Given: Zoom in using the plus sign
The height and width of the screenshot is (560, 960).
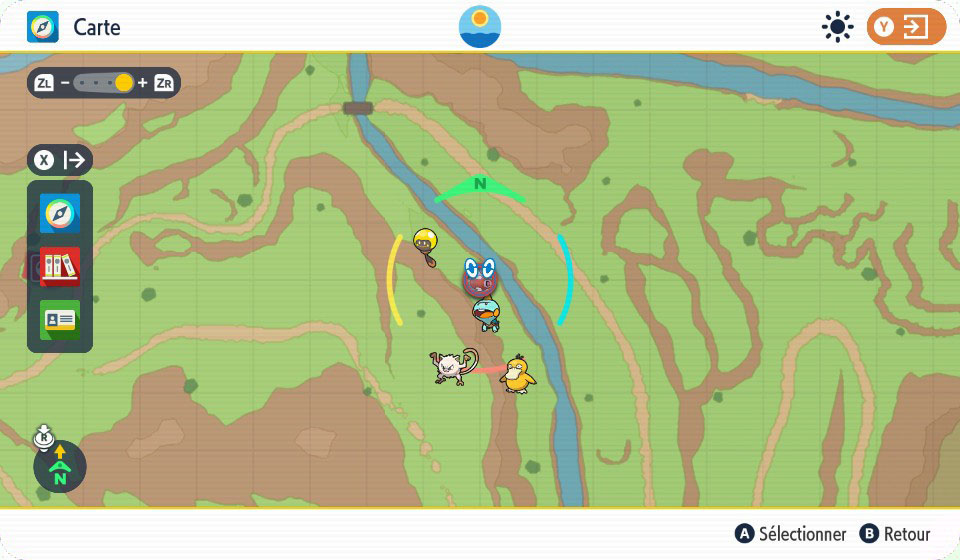Looking at the screenshot, I should coord(142,83).
